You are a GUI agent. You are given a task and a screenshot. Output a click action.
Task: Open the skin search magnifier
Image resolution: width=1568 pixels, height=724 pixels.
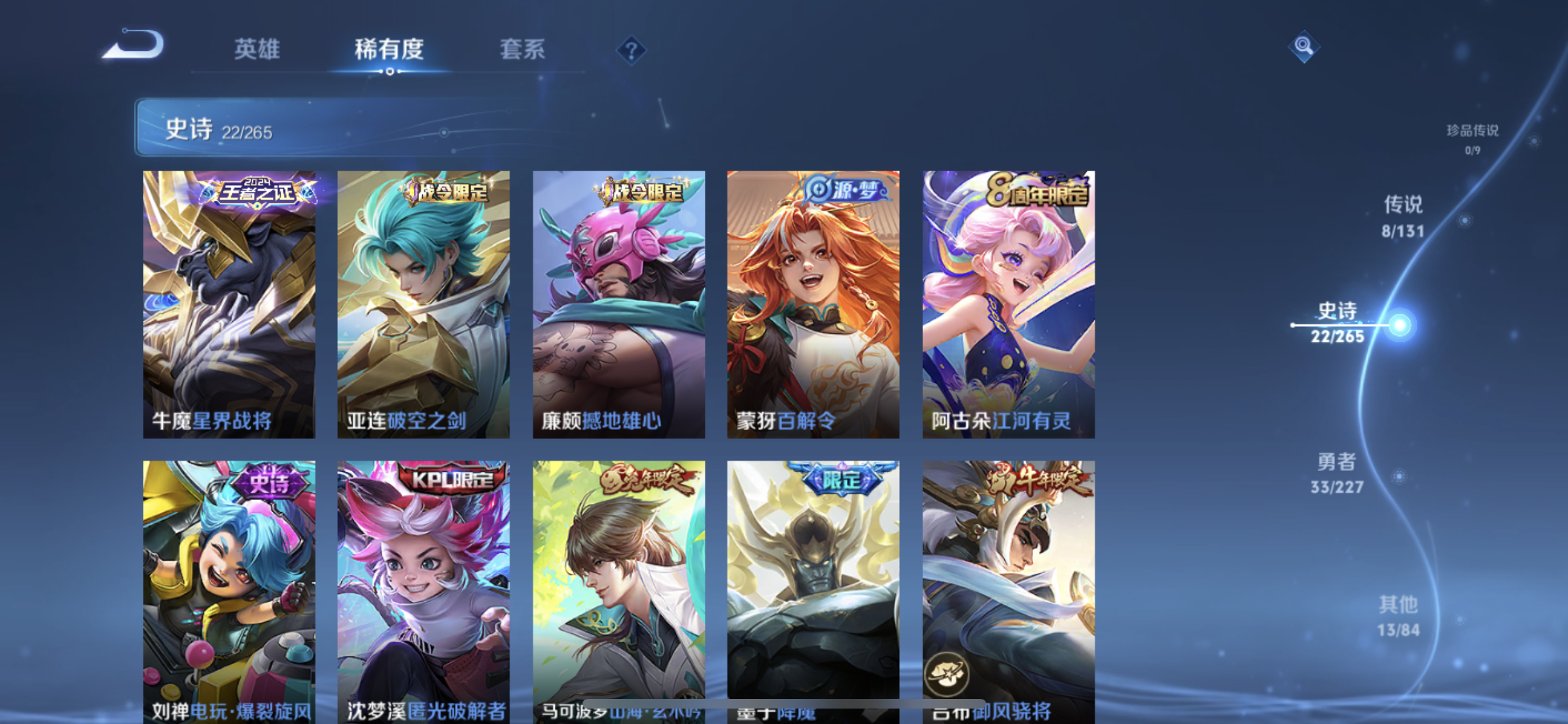(x=1303, y=46)
